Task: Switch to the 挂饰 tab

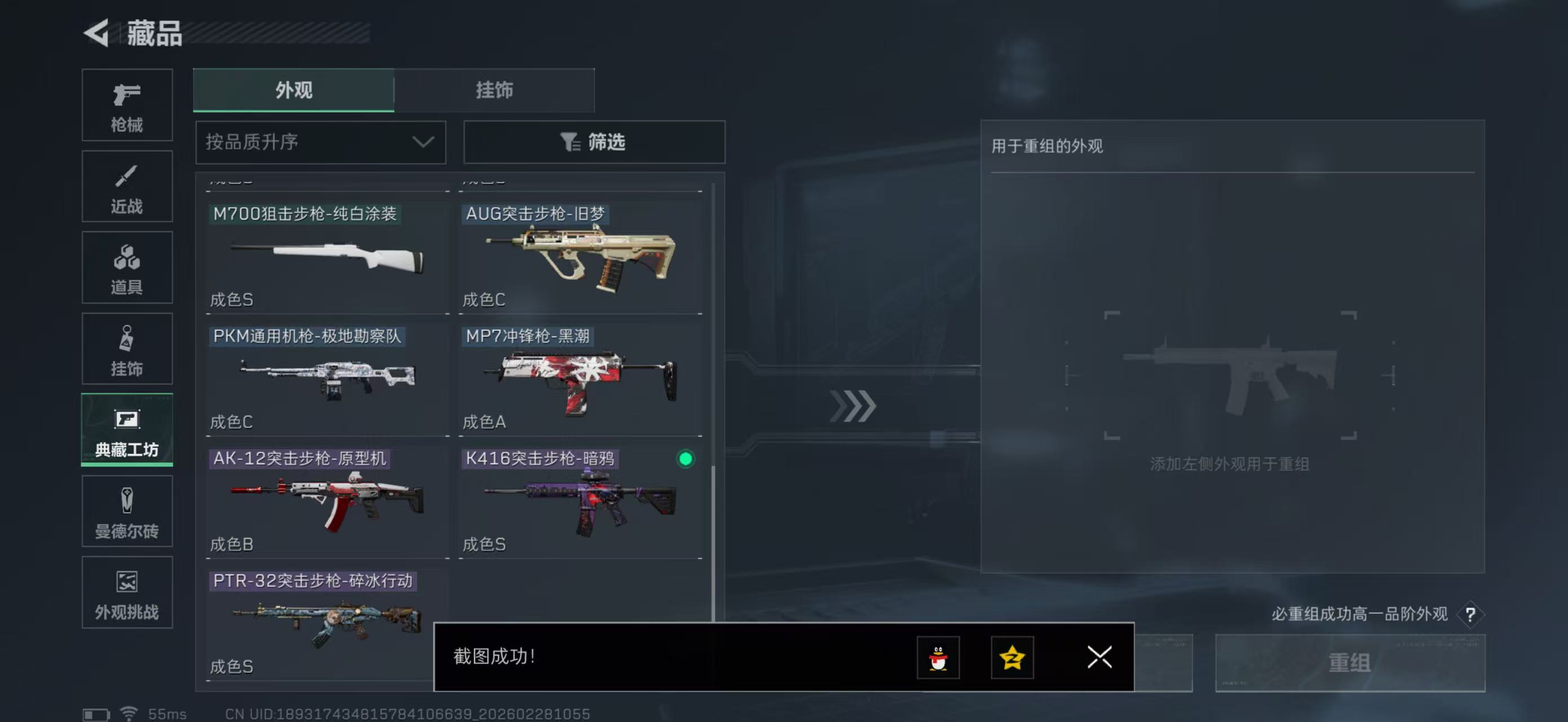Action: tap(494, 90)
